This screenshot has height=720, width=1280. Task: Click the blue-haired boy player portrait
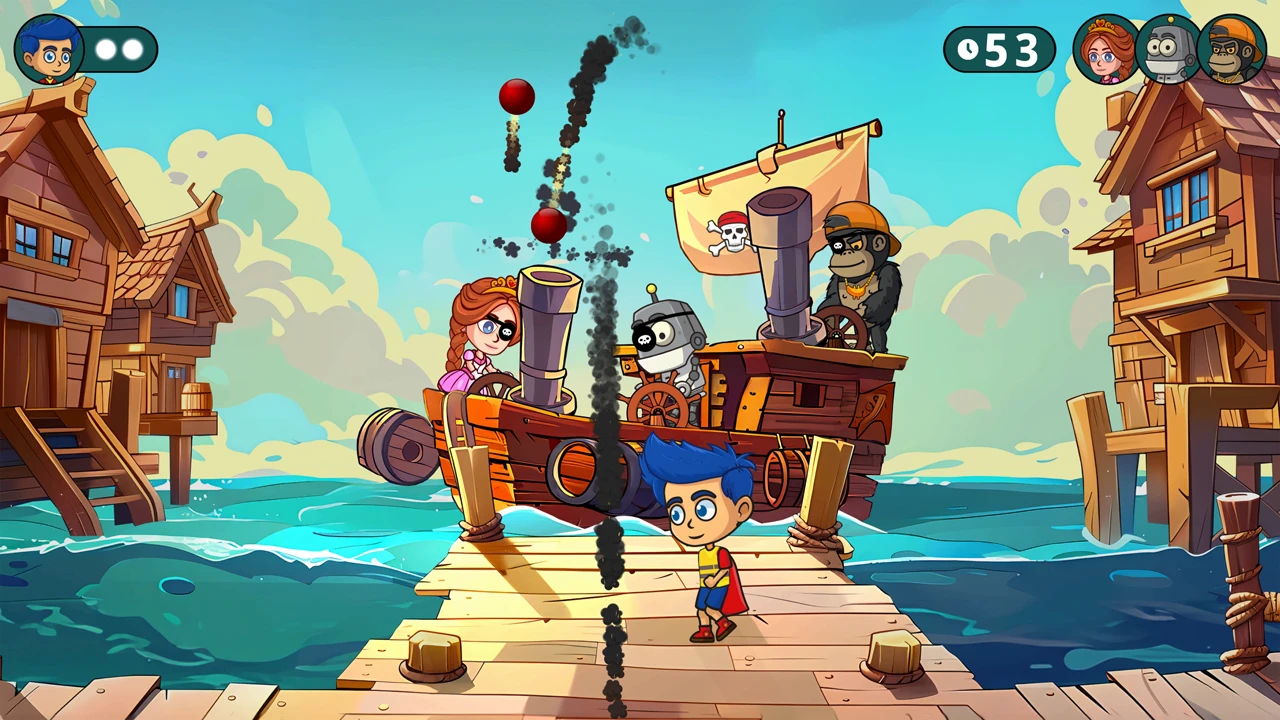[48, 49]
